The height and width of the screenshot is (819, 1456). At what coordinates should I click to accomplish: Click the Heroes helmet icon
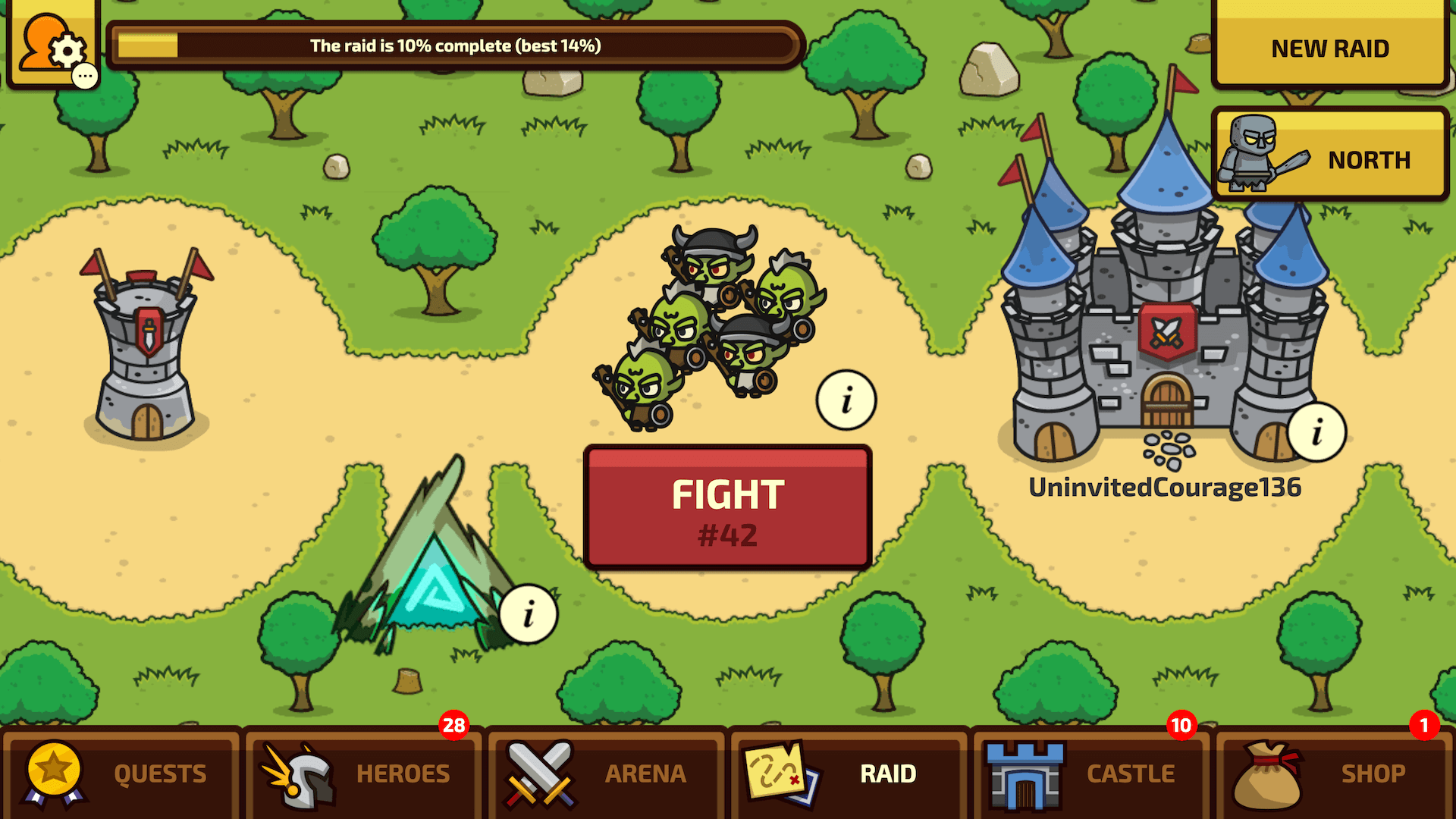point(300,772)
